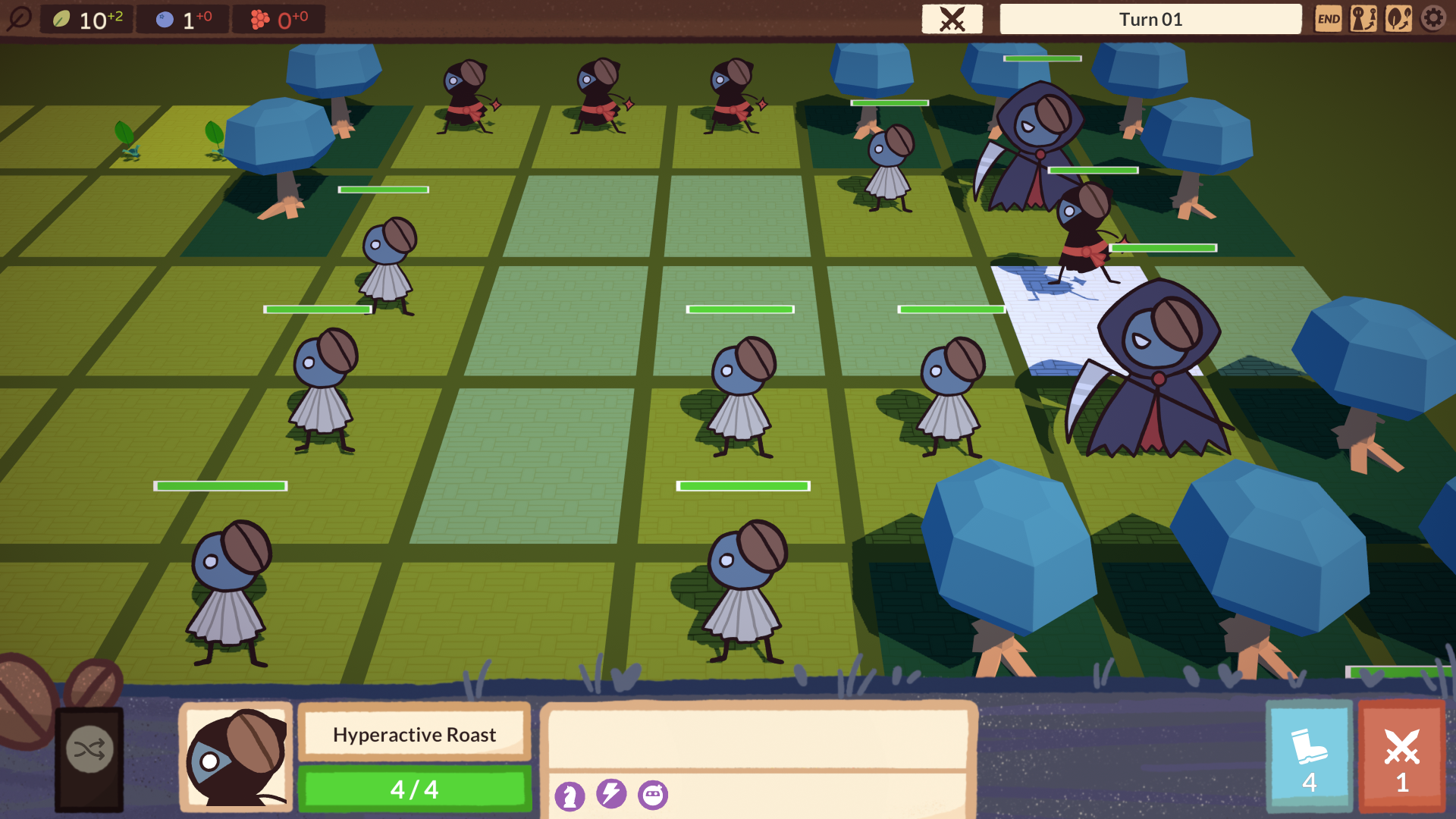The width and height of the screenshot is (1456, 819).
Task: Click the lightning bolt trait icon
Action: [613, 795]
